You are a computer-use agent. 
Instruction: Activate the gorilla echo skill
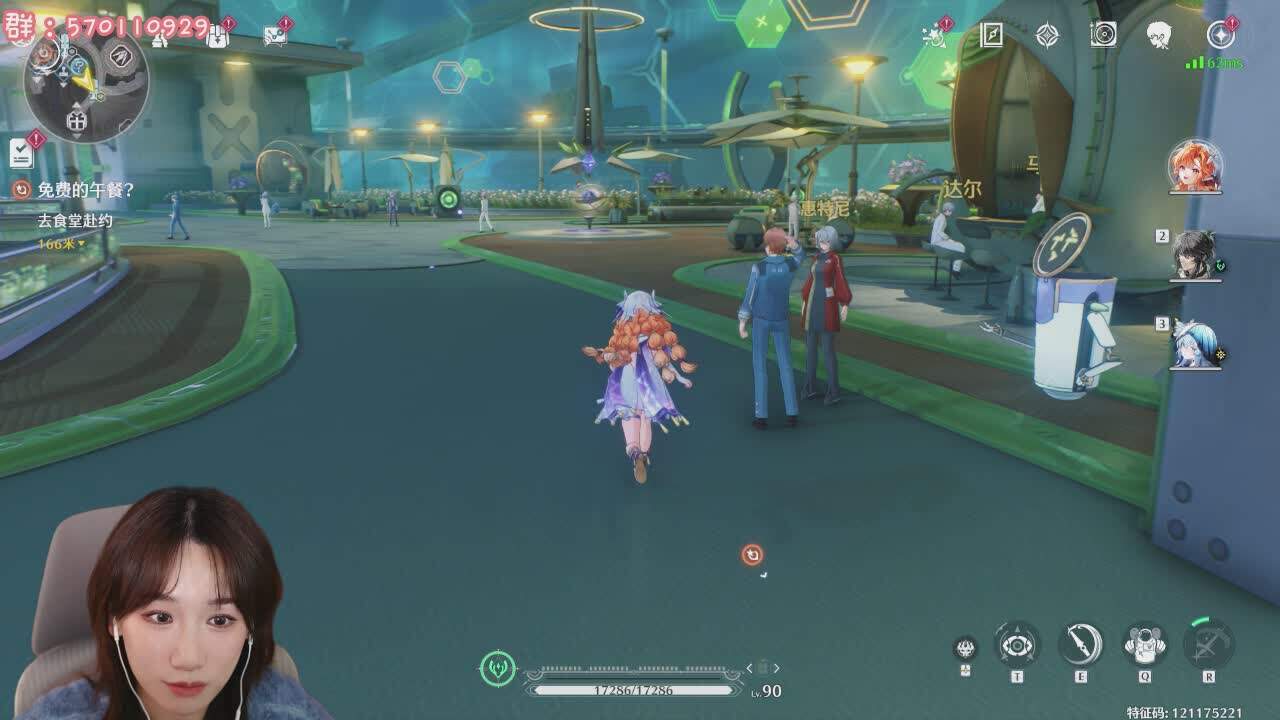point(1144,645)
